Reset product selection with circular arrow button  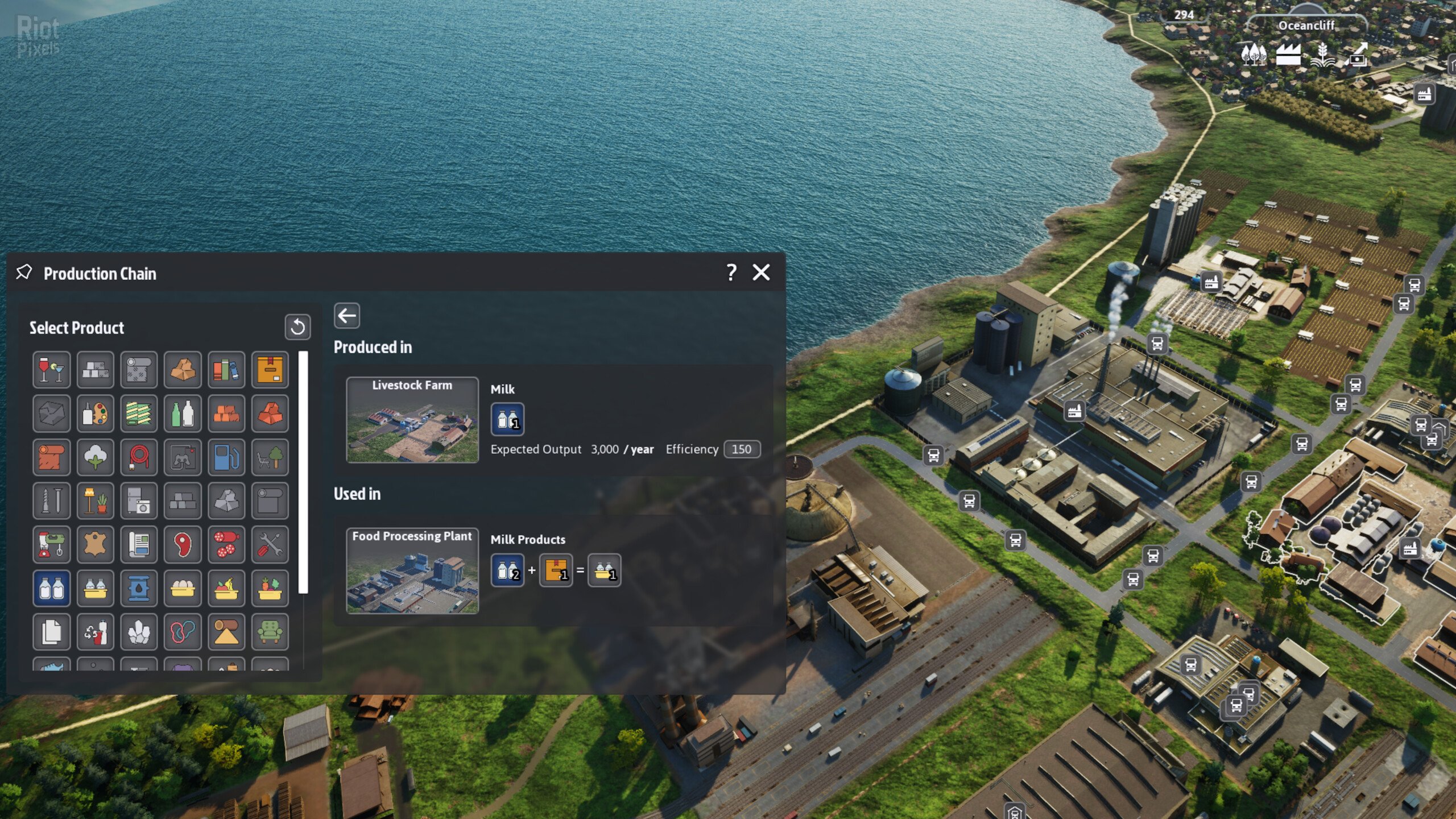click(x=297, y=327)
